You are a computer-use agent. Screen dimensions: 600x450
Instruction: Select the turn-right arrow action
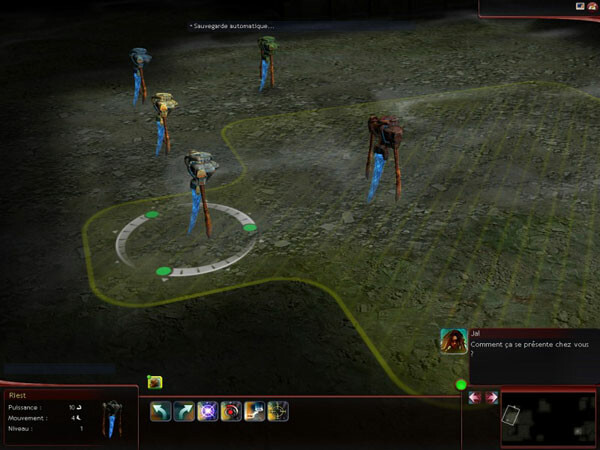click(x=185, y=411)
